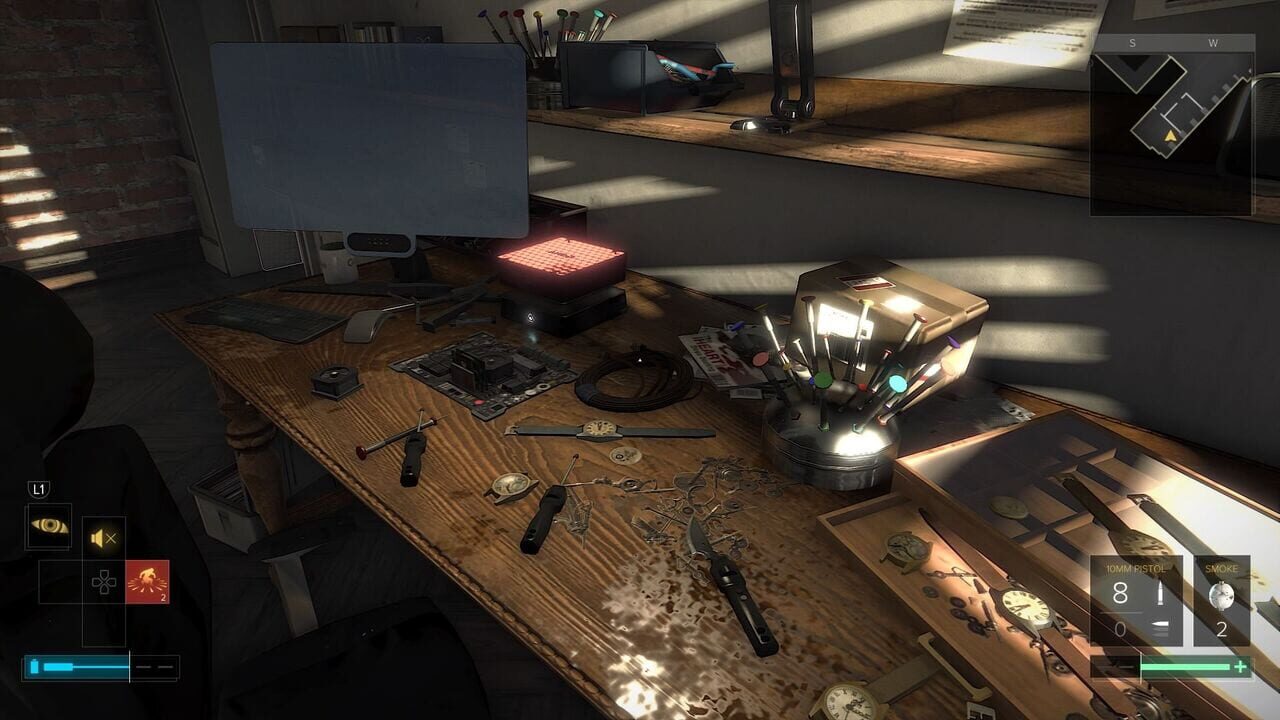Click the minus marker on the health bar

point(1124,666)
